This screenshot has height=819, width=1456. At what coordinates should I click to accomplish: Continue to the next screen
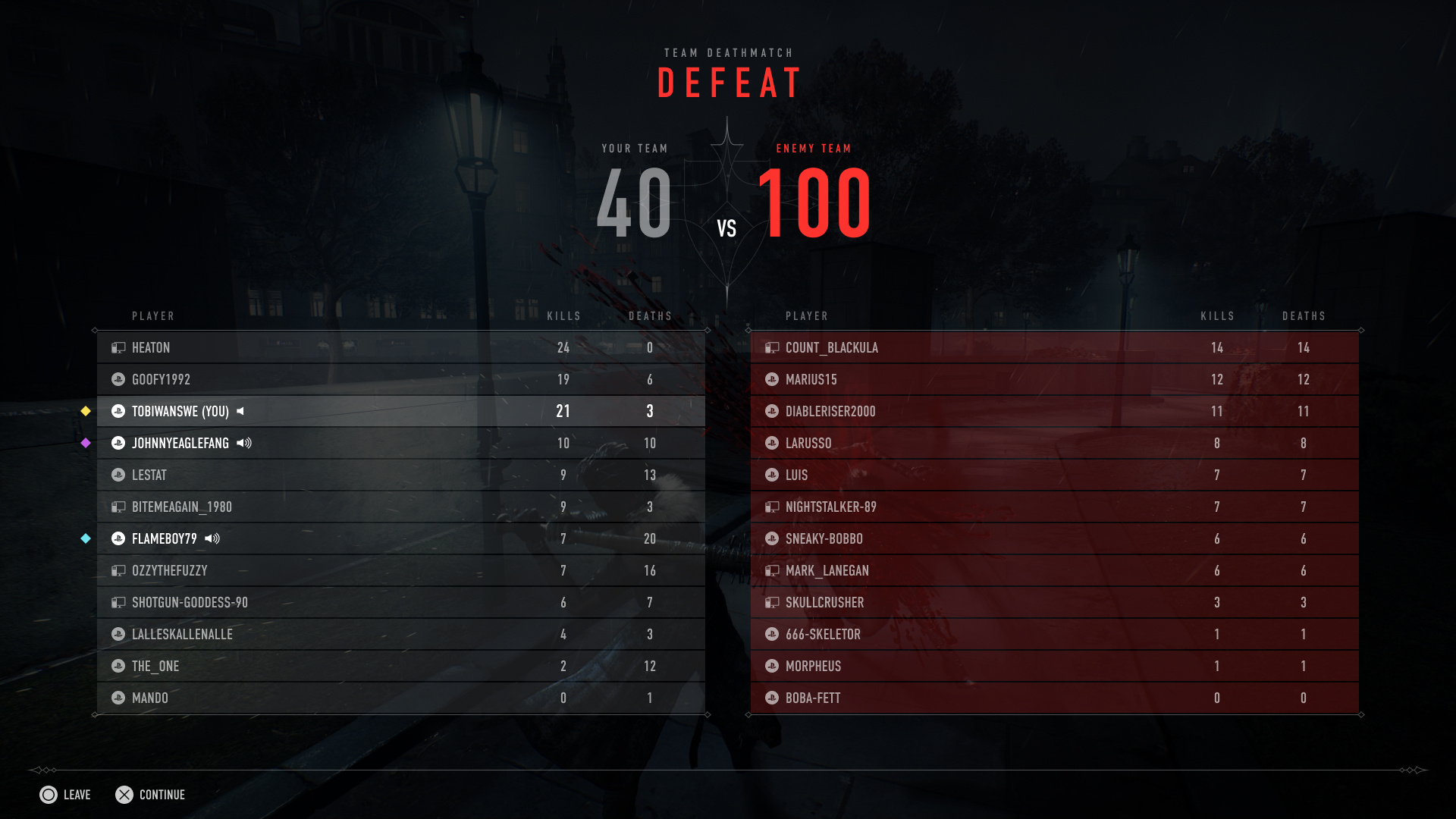150,795
